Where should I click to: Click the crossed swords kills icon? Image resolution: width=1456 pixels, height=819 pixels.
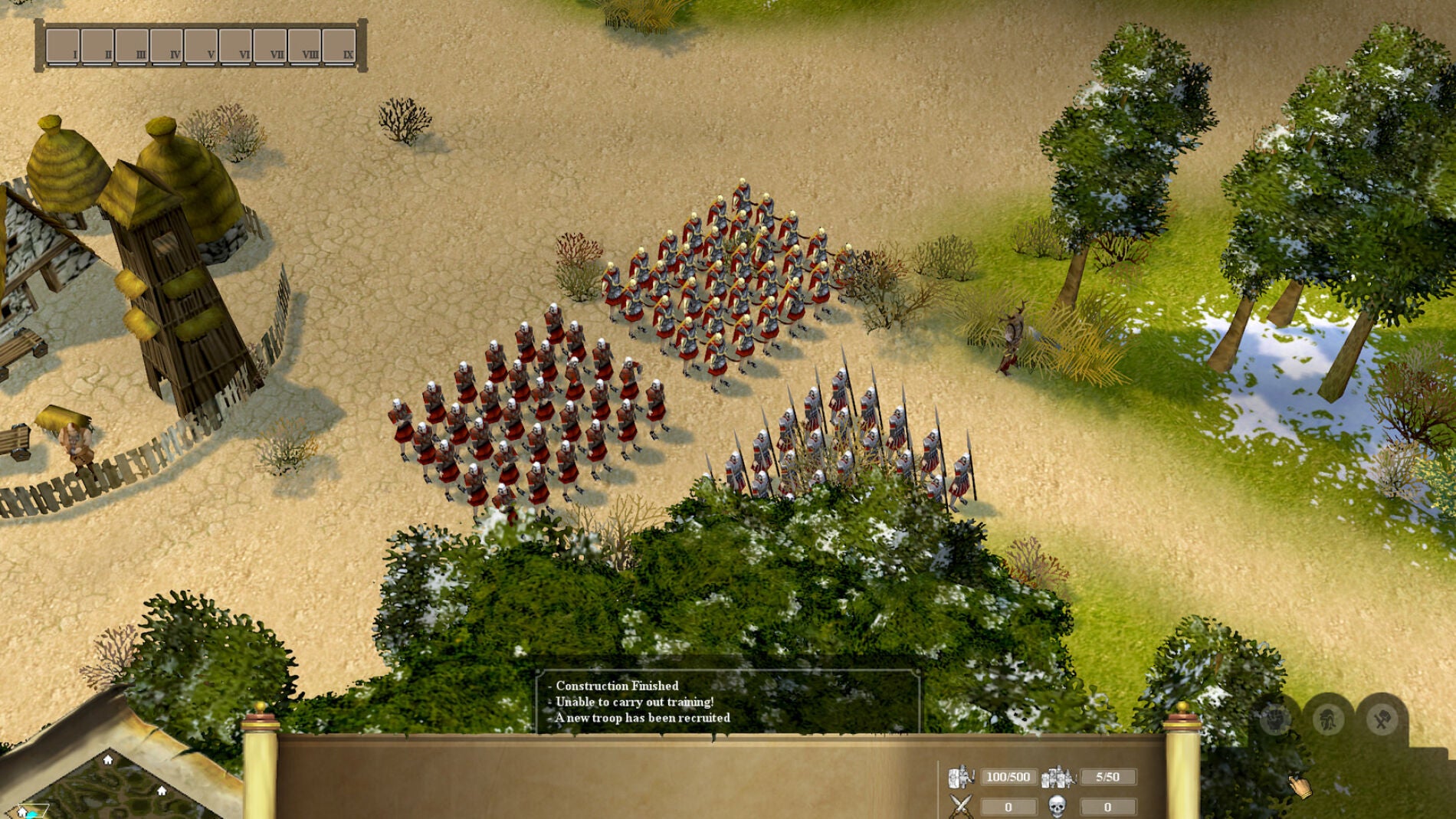[x=960, y=806]
